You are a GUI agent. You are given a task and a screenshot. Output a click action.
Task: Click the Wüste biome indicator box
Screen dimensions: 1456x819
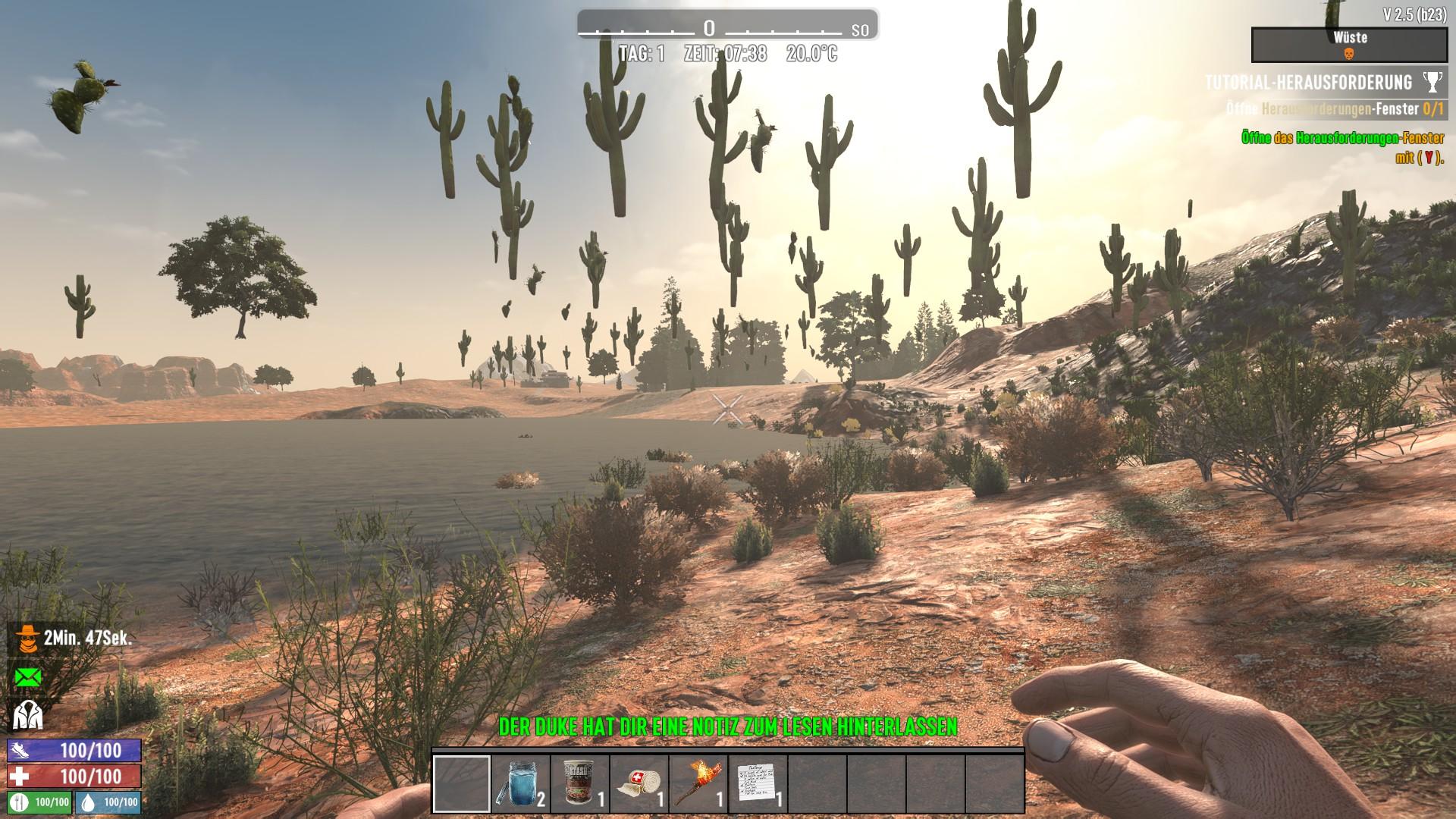tap(1349, 45)
